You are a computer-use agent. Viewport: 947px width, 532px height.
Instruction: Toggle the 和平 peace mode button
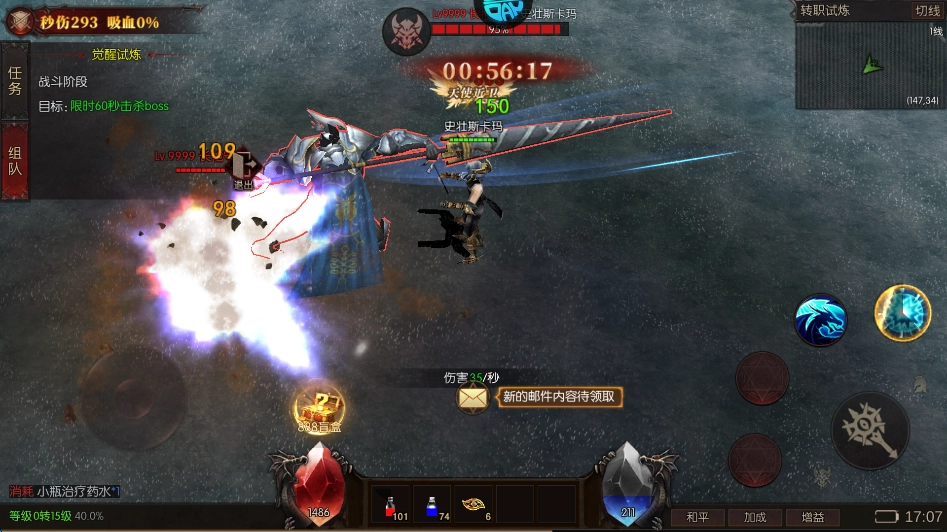point(697,517)
